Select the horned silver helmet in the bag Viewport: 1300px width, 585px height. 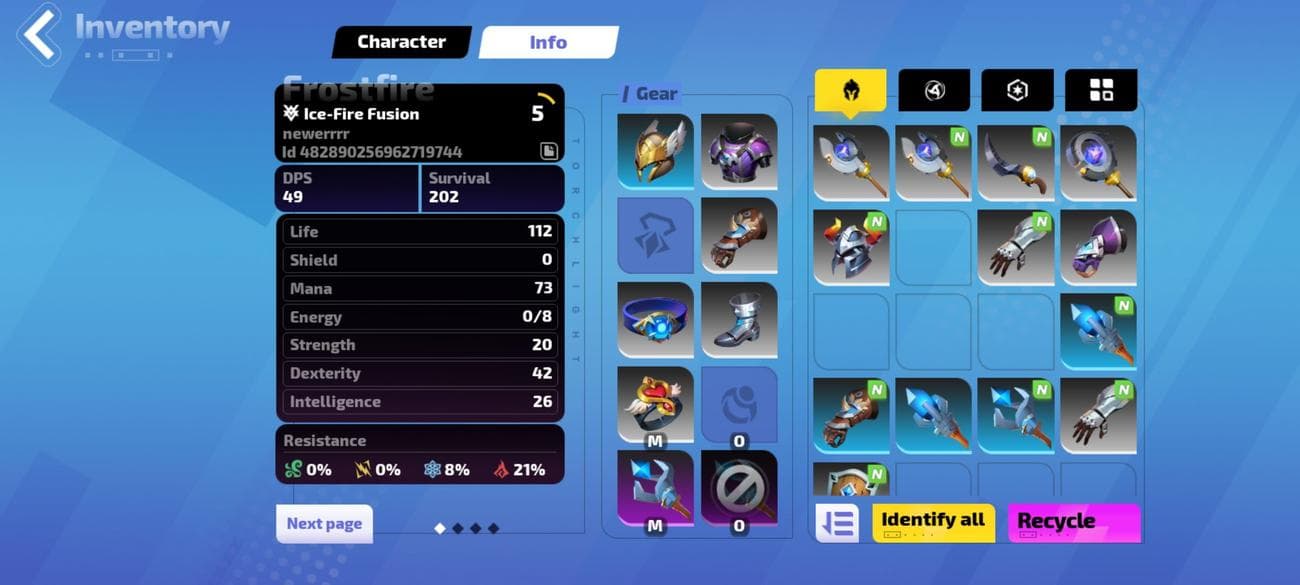(850, 246)
